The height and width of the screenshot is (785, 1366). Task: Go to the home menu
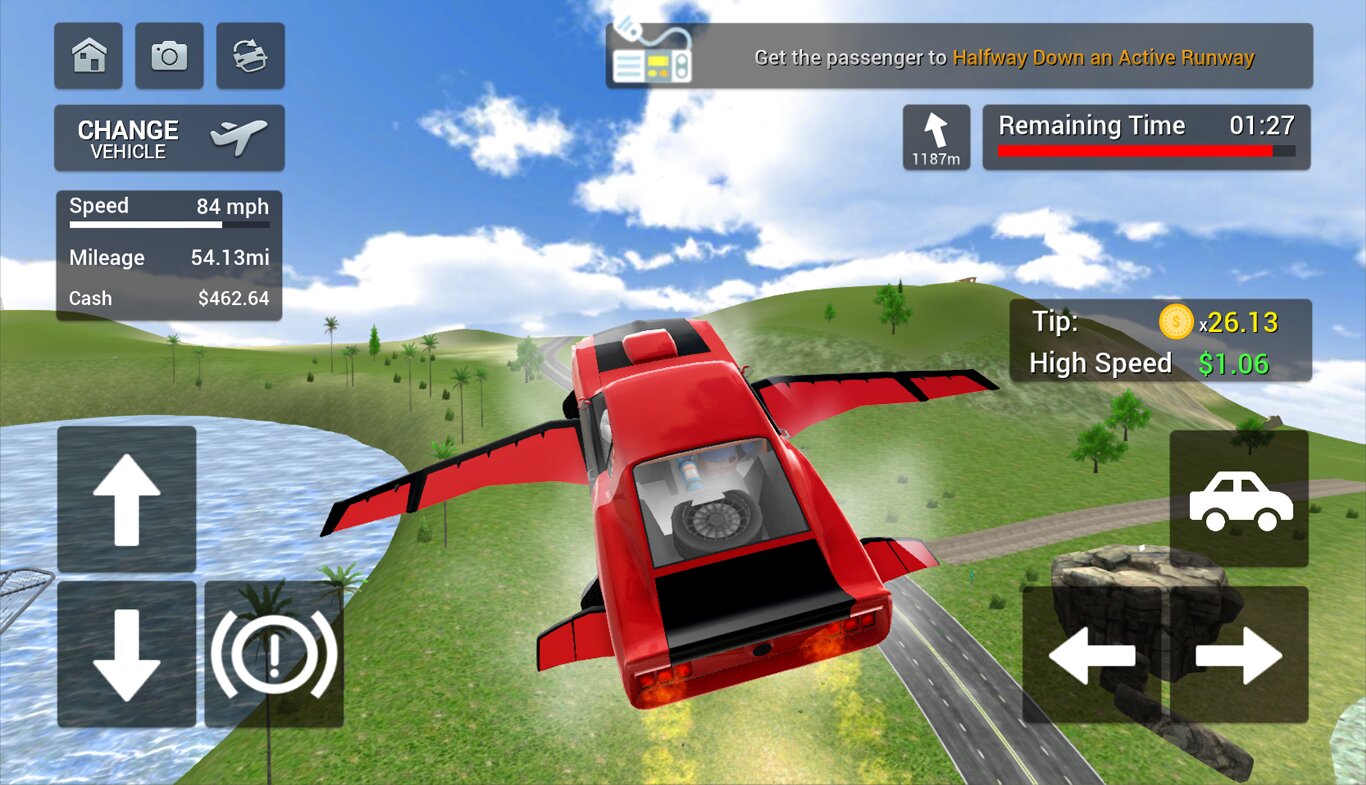(x=89, y=56)
